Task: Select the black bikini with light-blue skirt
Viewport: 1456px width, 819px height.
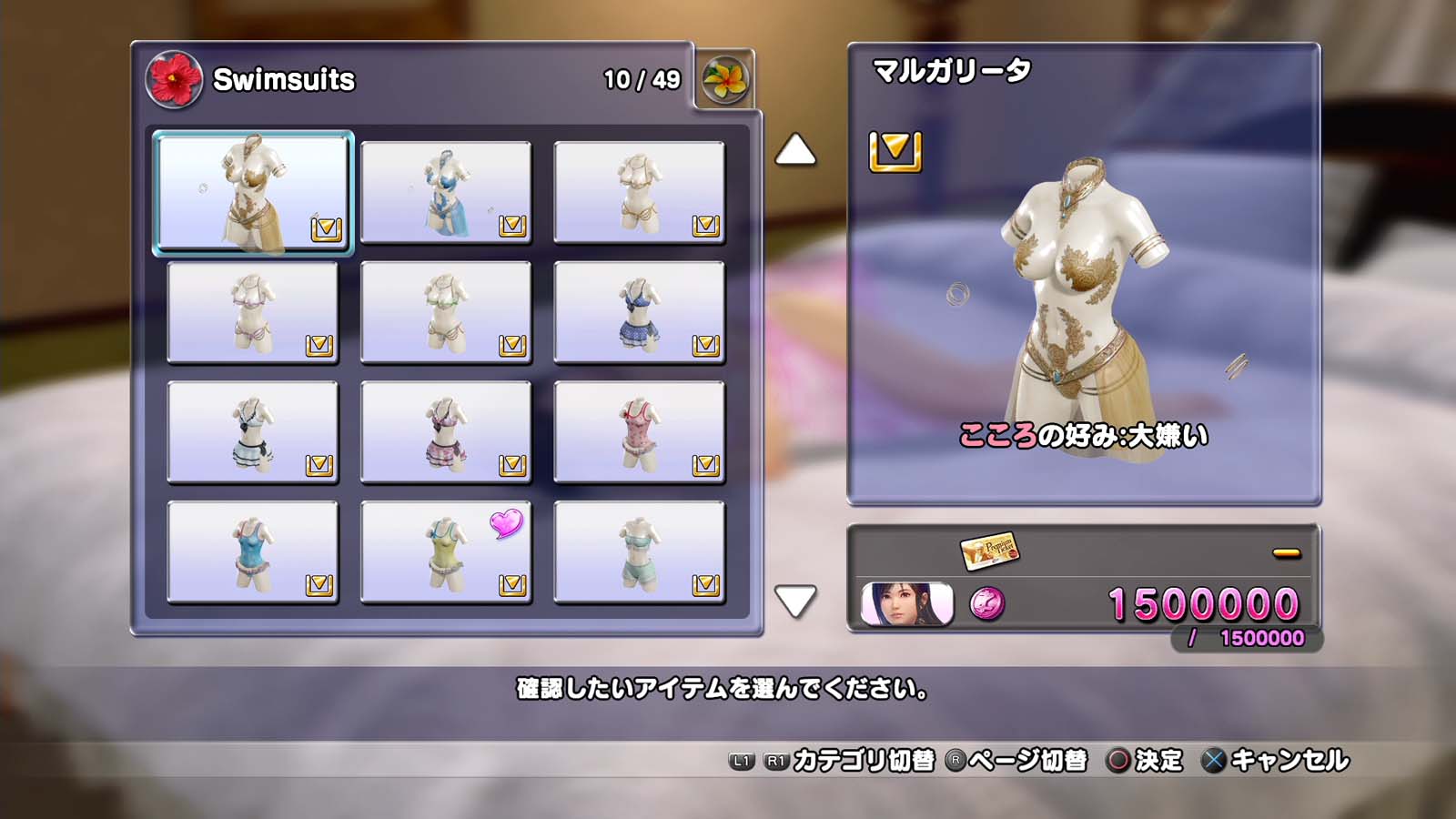Action: [x=253, y=432]
